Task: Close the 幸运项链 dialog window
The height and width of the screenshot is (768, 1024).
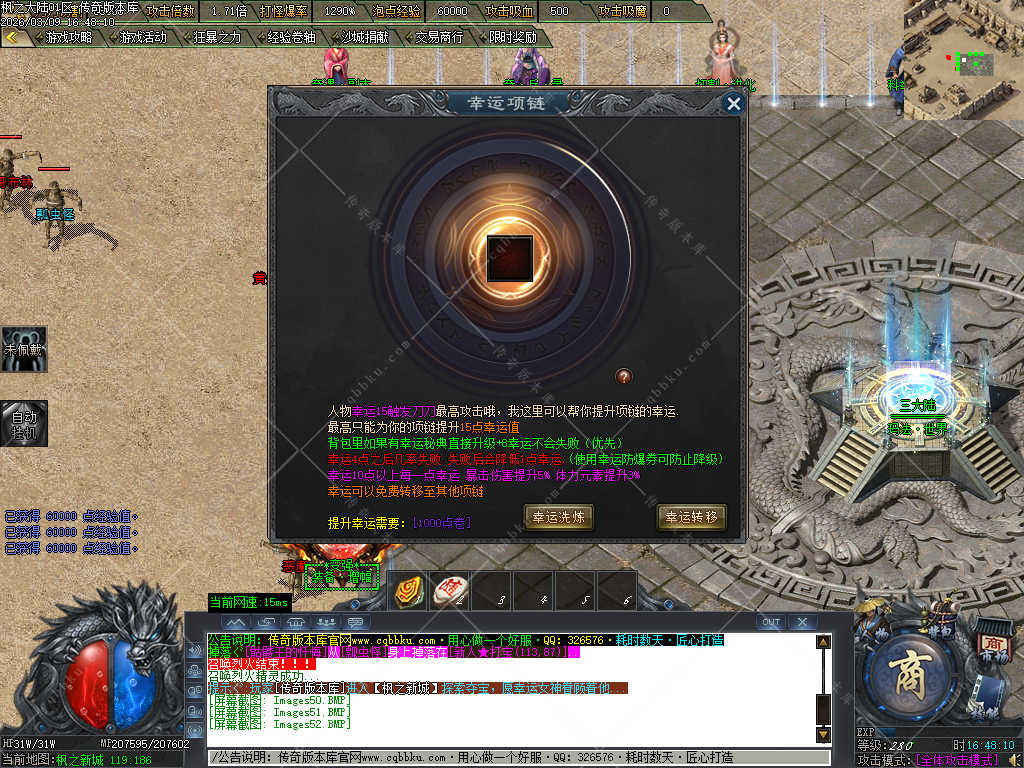Action: [x=734, y=103]
